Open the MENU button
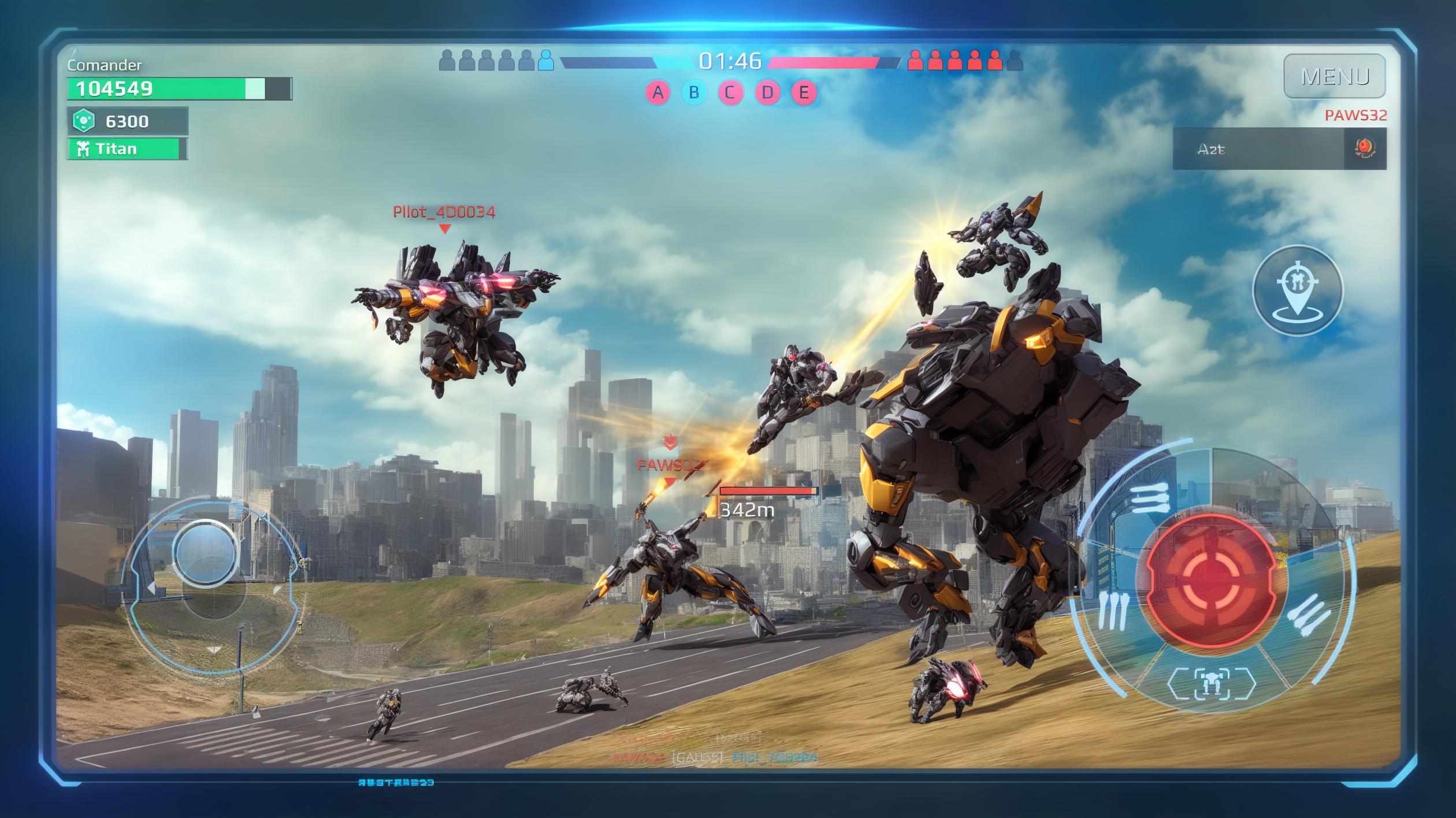1456x818 pixels. click(1334, 76)
